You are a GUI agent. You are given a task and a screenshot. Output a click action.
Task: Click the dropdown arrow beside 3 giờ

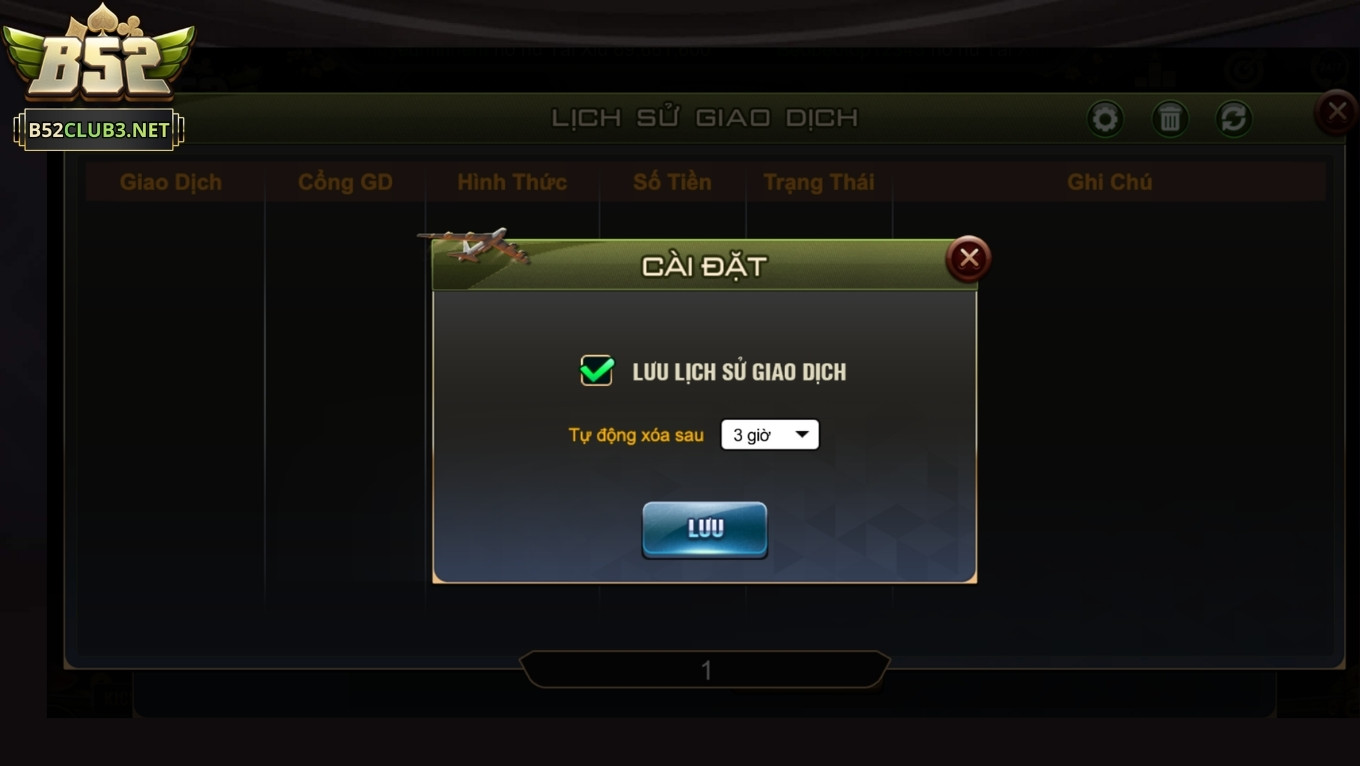(x=802, y=434)
